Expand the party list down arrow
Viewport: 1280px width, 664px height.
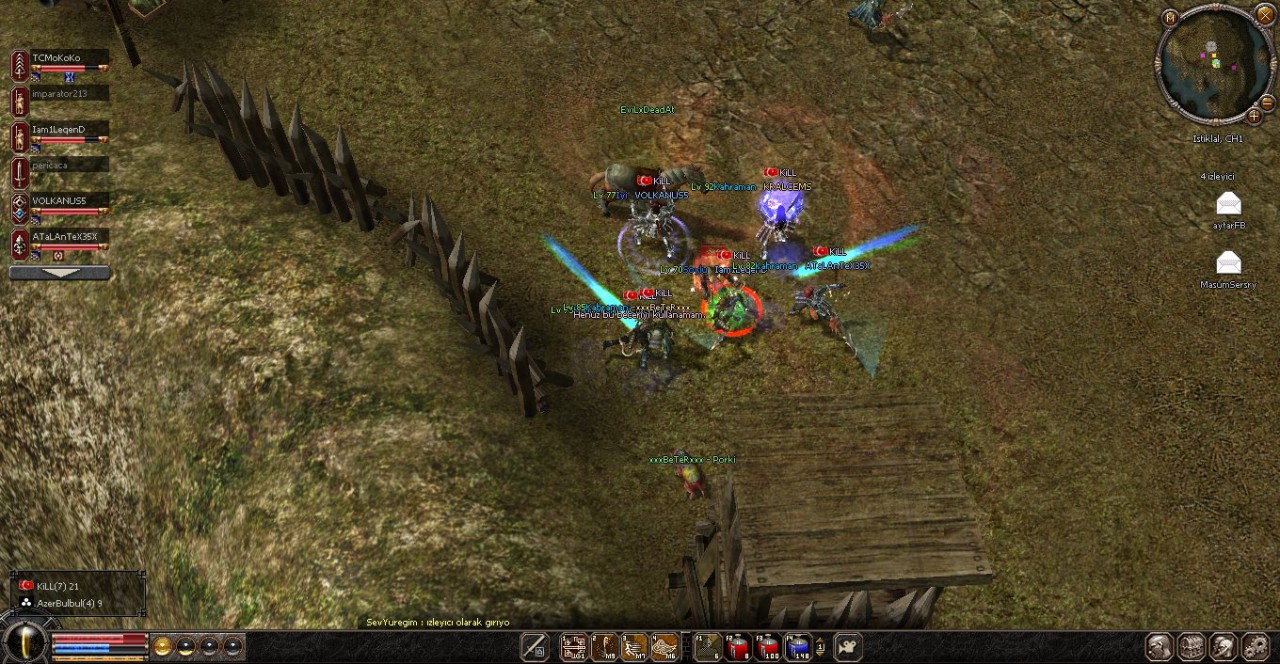pos(59,273)
